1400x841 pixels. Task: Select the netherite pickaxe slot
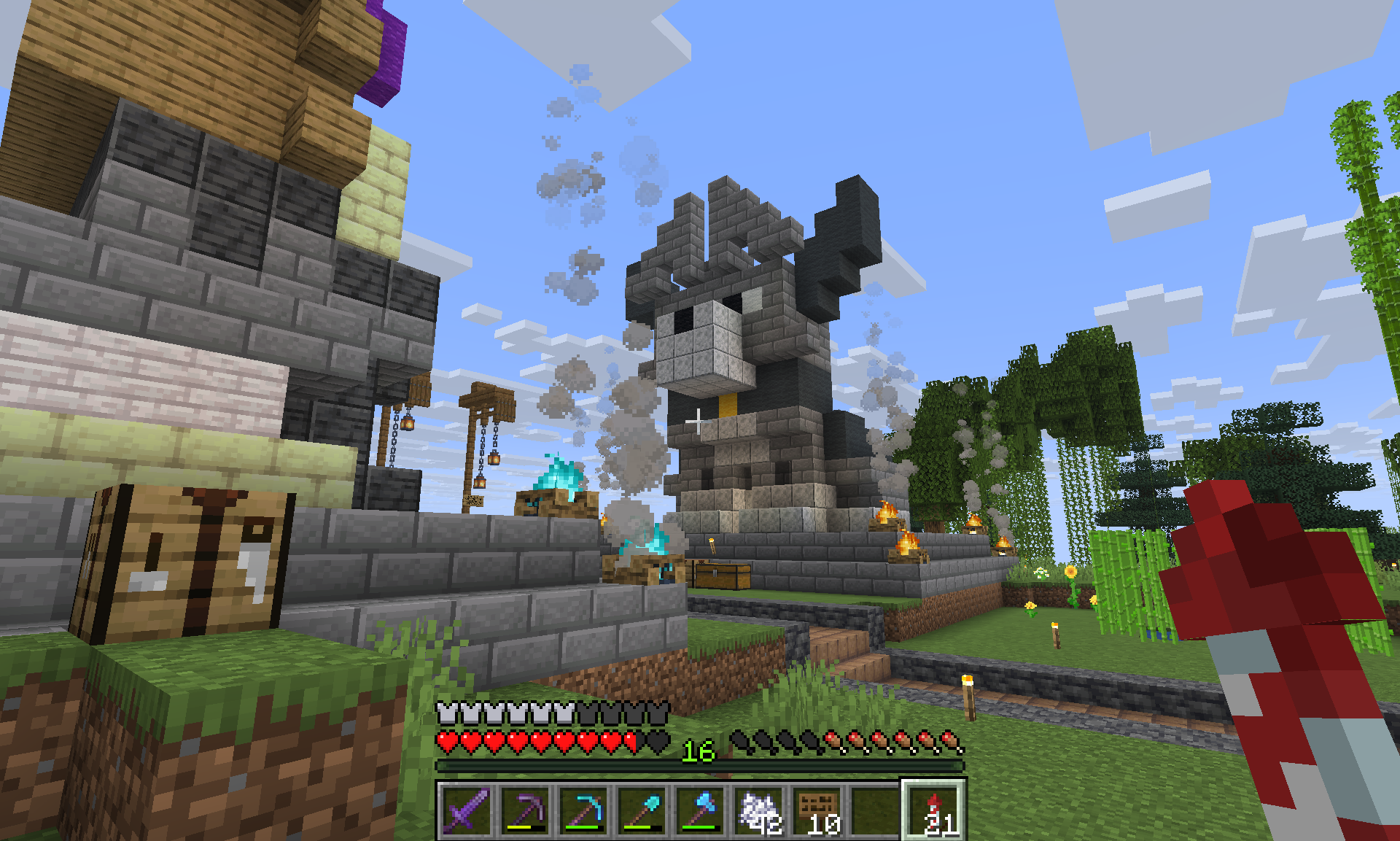(525, 810)
